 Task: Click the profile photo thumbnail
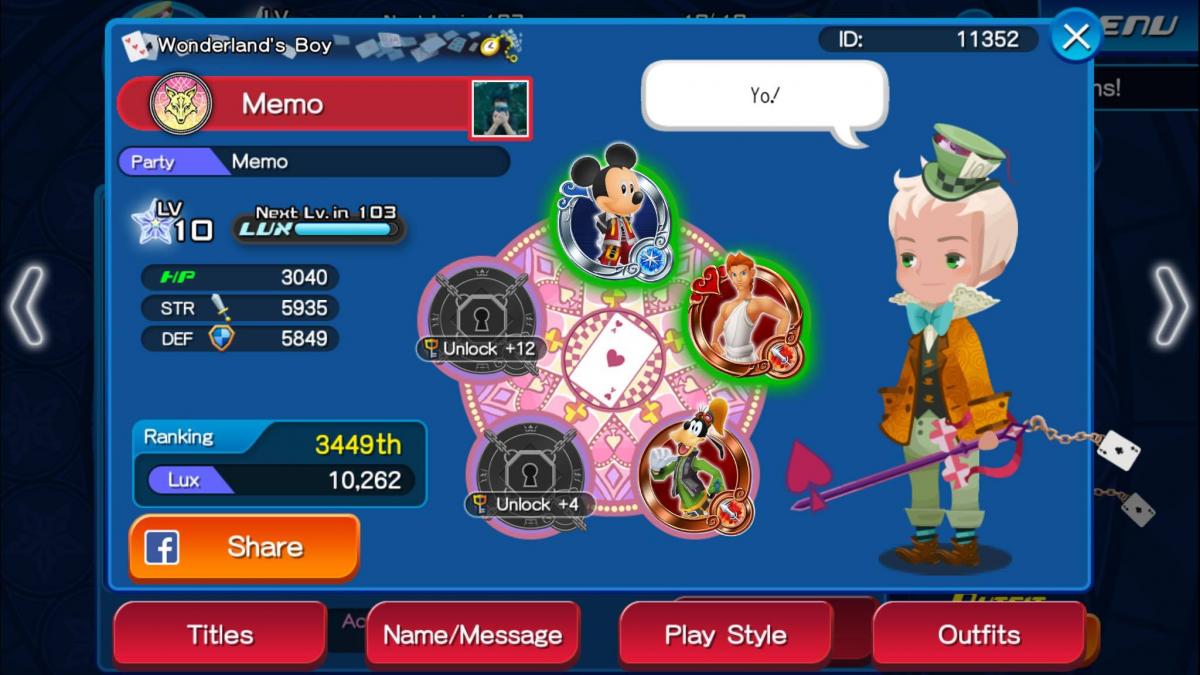tap(500, 108)
